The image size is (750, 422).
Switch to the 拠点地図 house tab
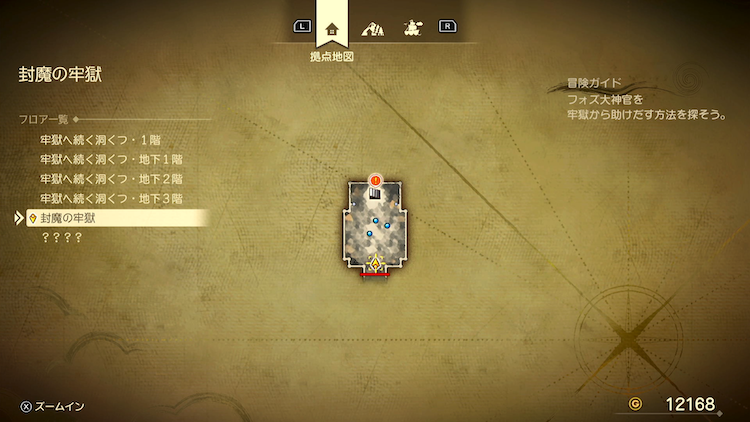(333, 29)
